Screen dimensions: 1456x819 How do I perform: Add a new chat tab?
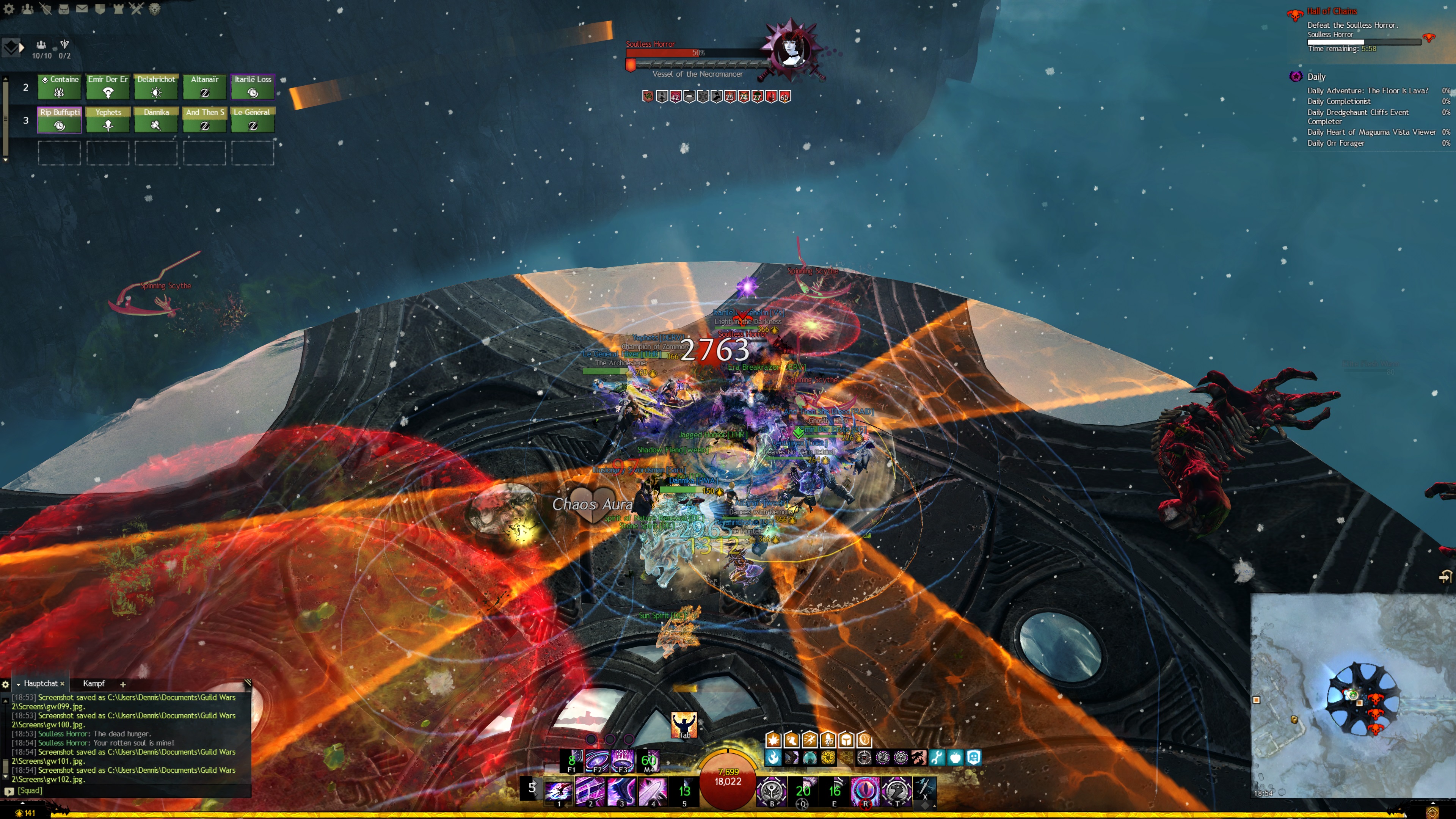(122, 684)
